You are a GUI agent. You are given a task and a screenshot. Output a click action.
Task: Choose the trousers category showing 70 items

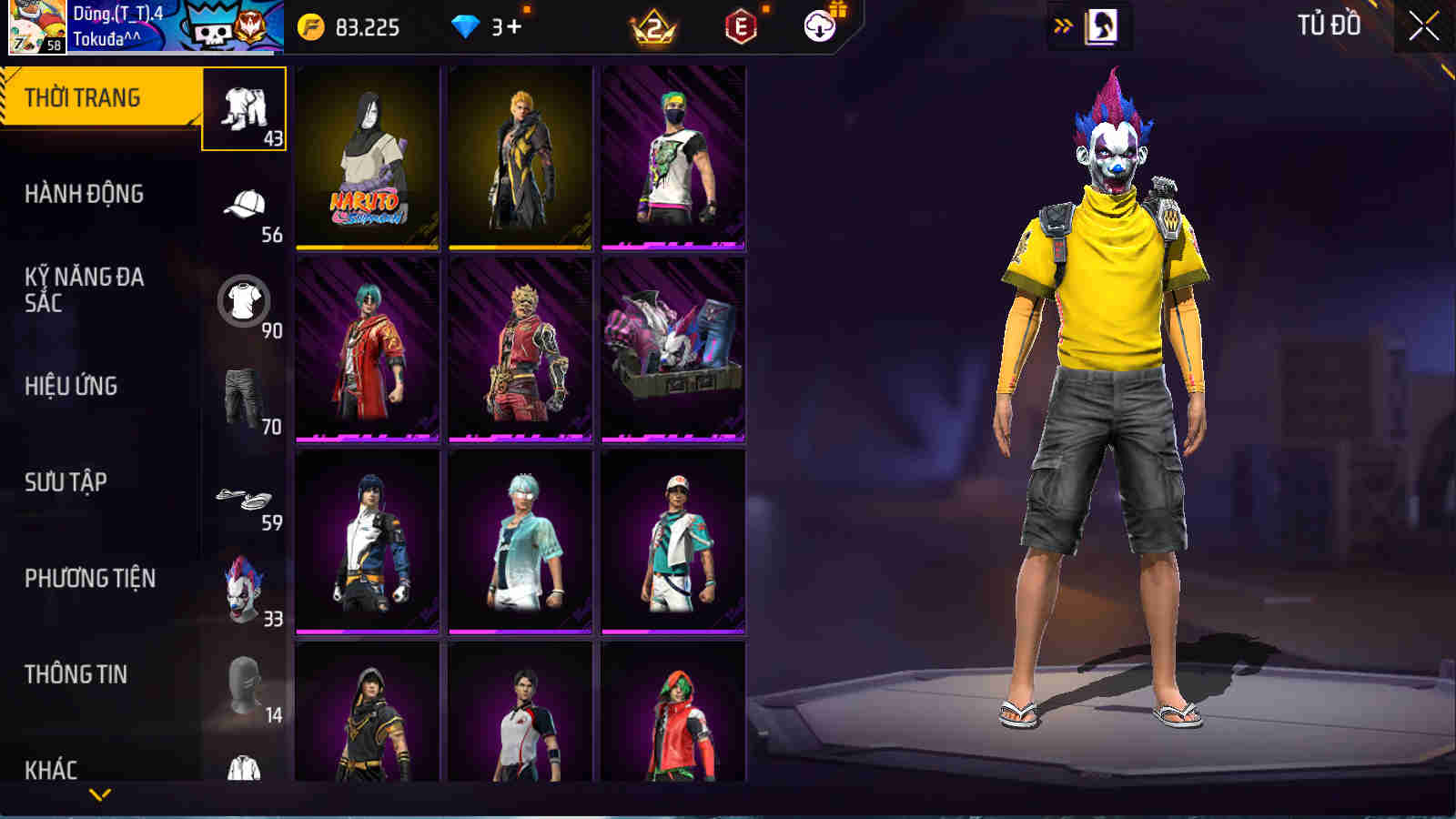[x=243, y=396]
